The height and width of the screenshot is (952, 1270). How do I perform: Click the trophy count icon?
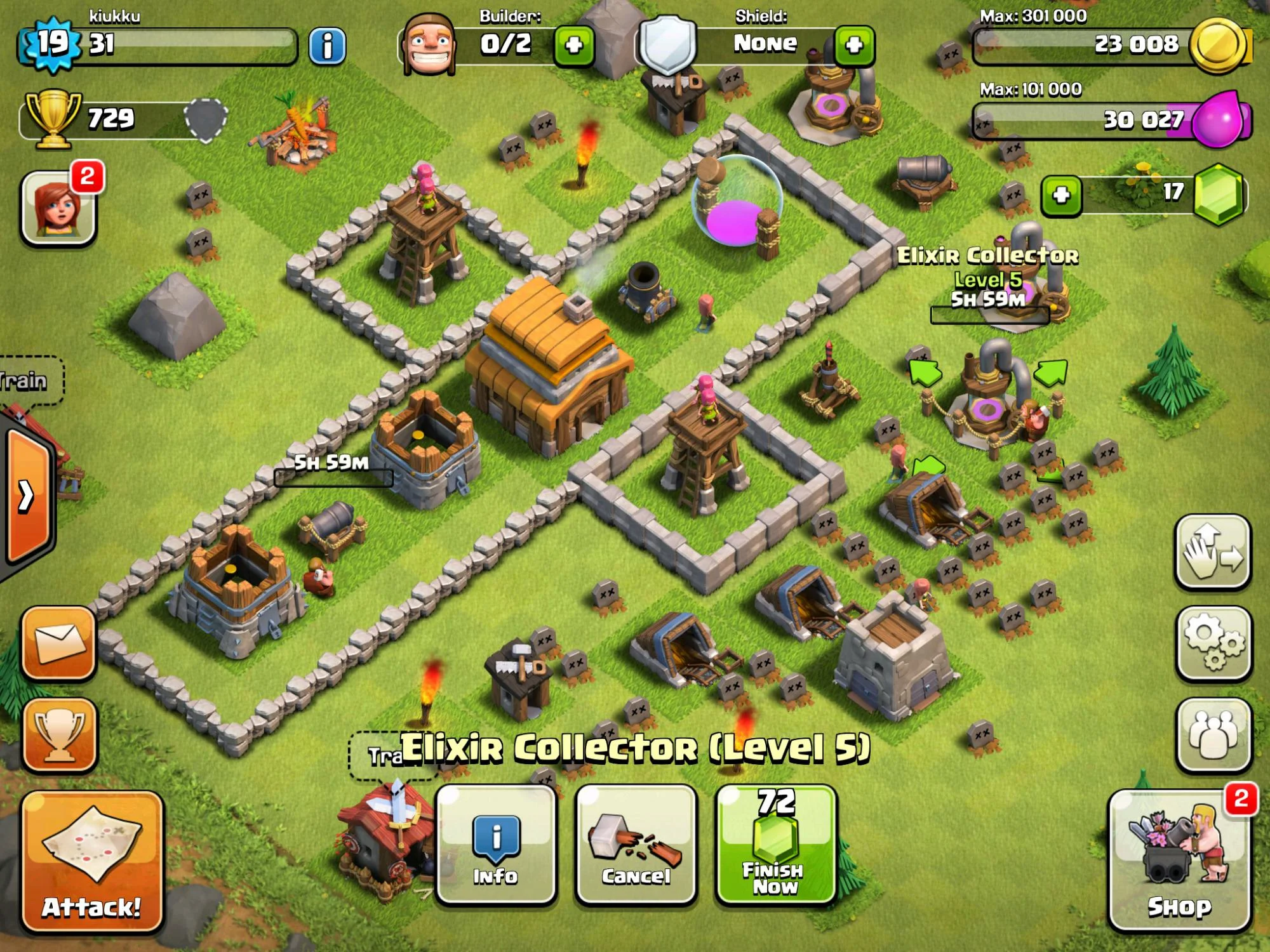click(53, 118)
